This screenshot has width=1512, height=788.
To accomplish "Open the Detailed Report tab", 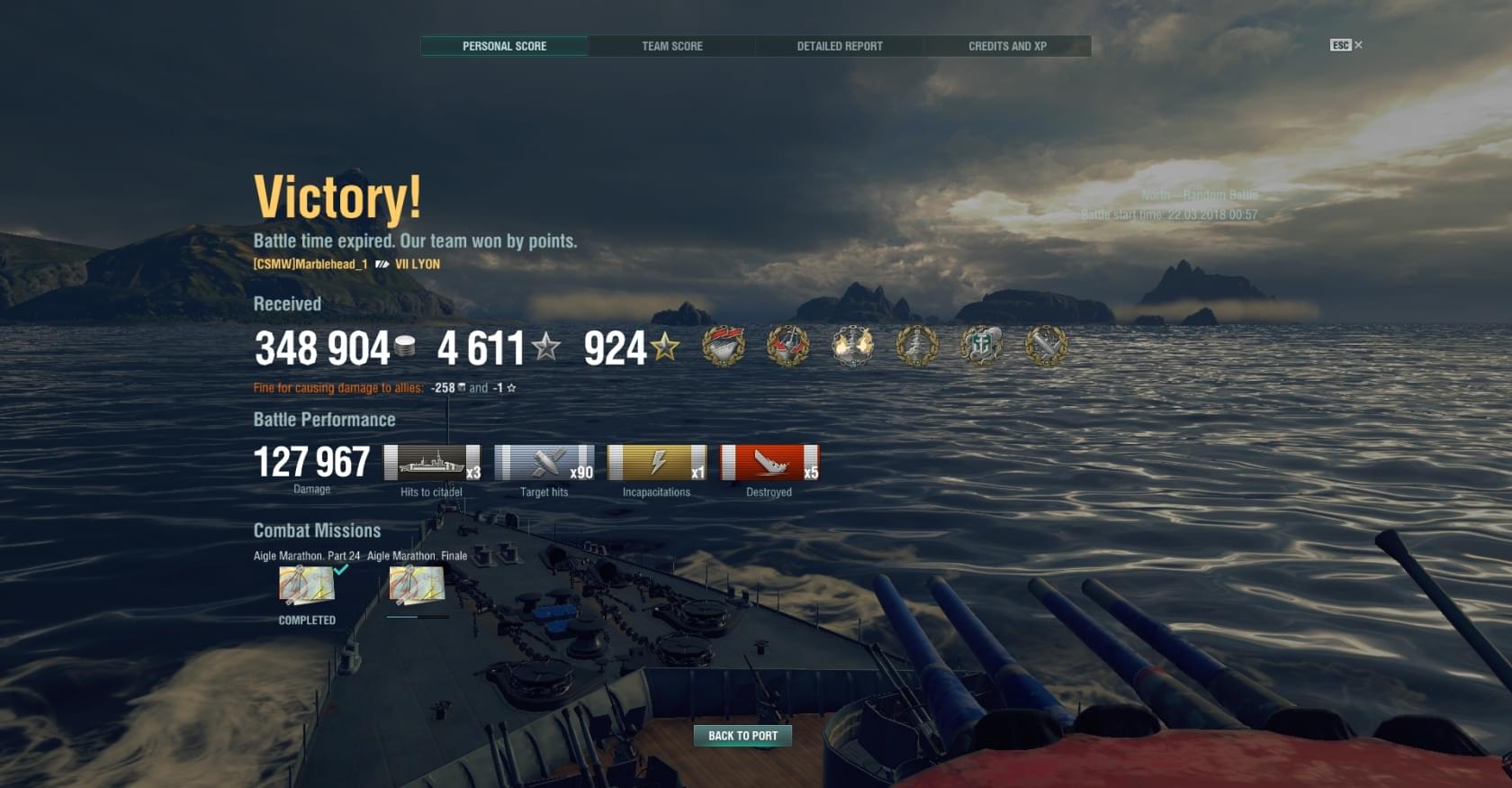I will [839, 46].
